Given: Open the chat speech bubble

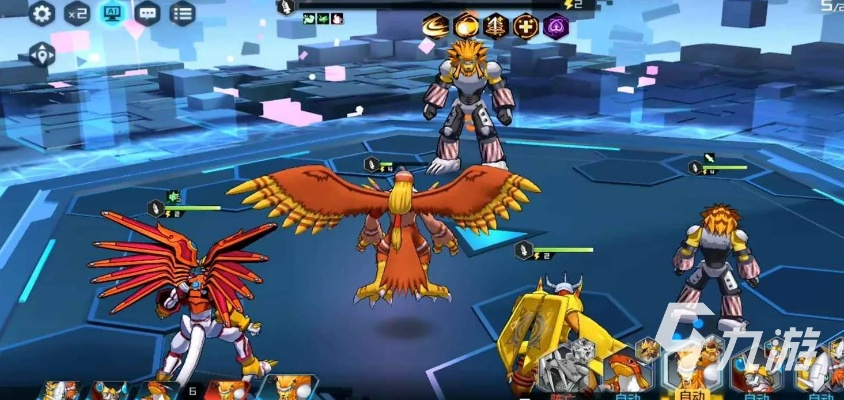Looking at the screenshot, I should pyautogui.click(x=147, y=13).
